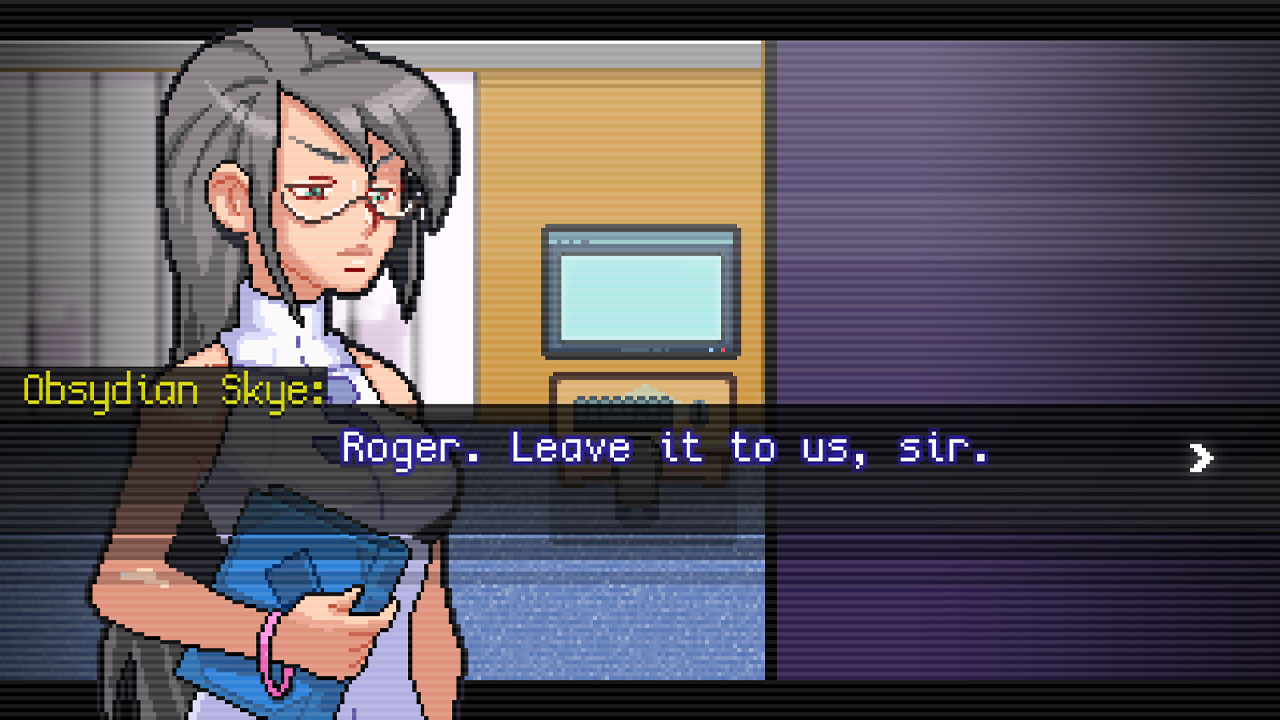This screenshot has height=720, width=1280.
Task: Click the red indicator on the monitor bezel
Action: [x=723, y=350]
